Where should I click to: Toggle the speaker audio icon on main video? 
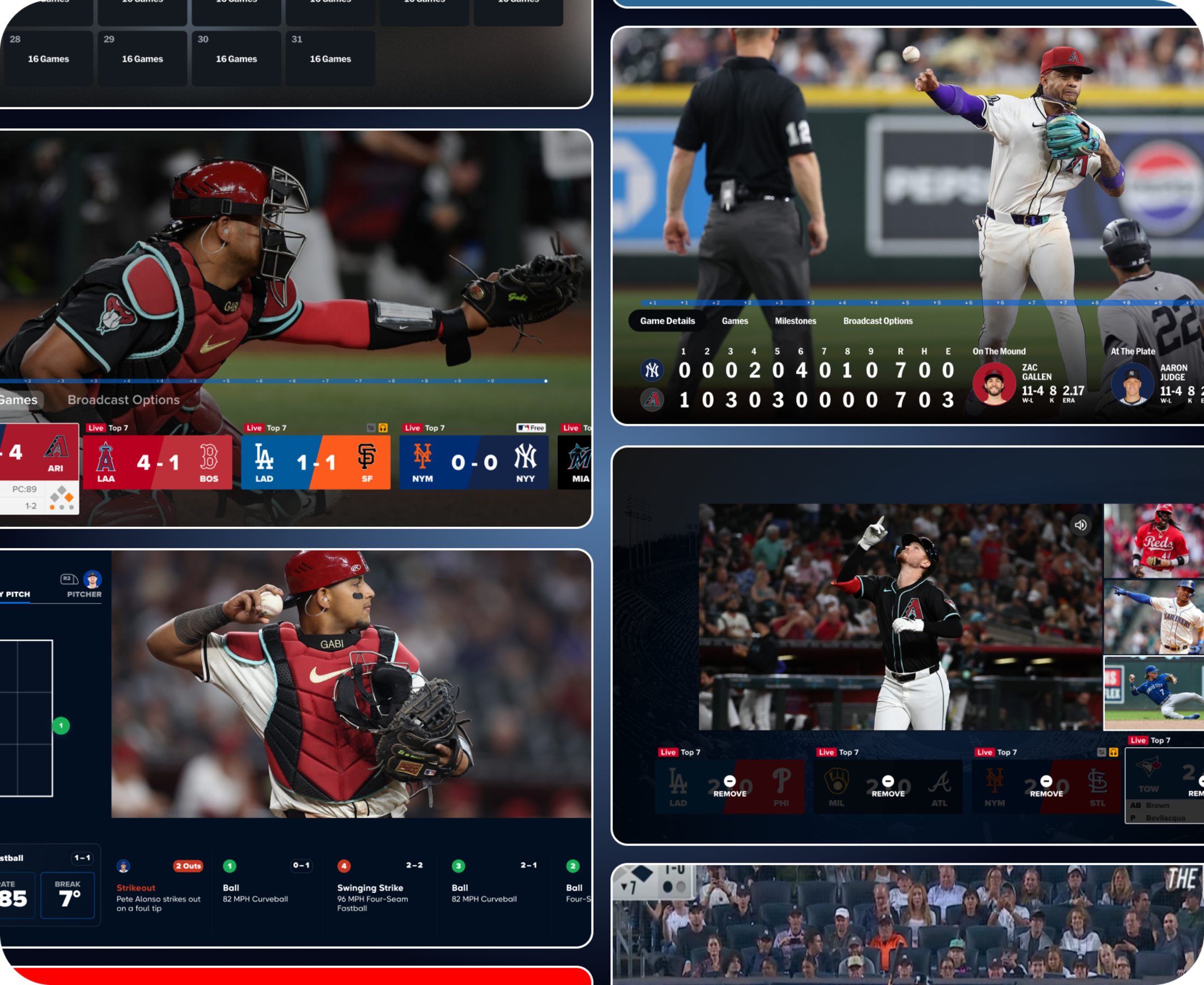[1080, 525]
